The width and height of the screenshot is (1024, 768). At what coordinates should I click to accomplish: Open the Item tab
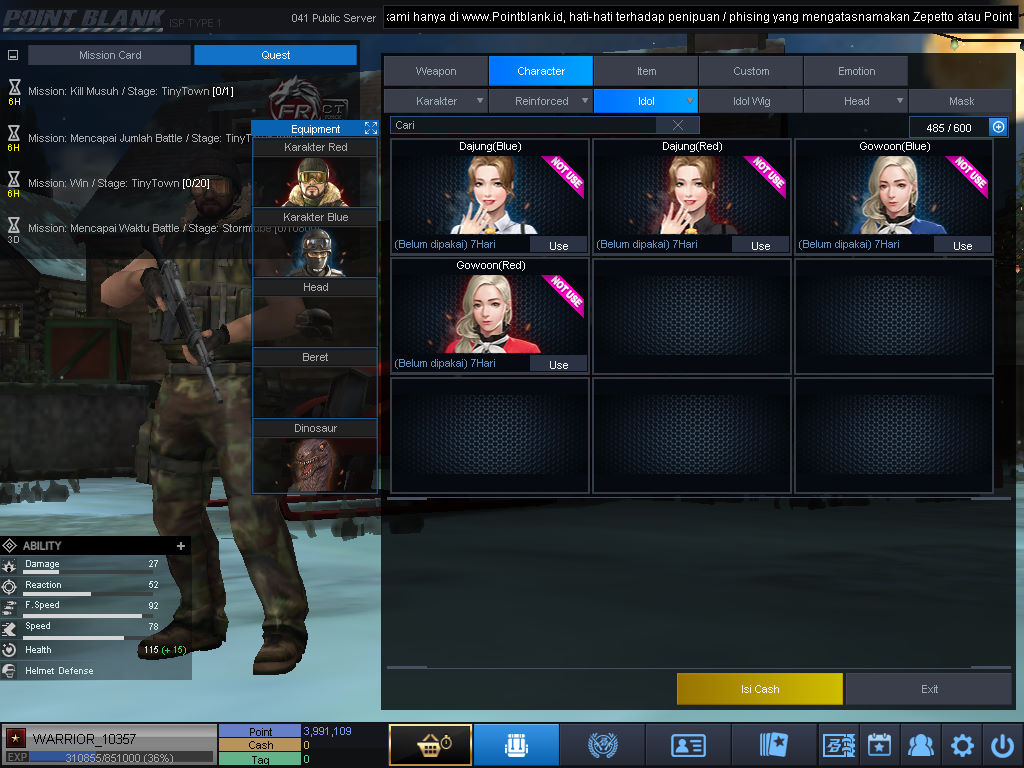click(646, 71)
